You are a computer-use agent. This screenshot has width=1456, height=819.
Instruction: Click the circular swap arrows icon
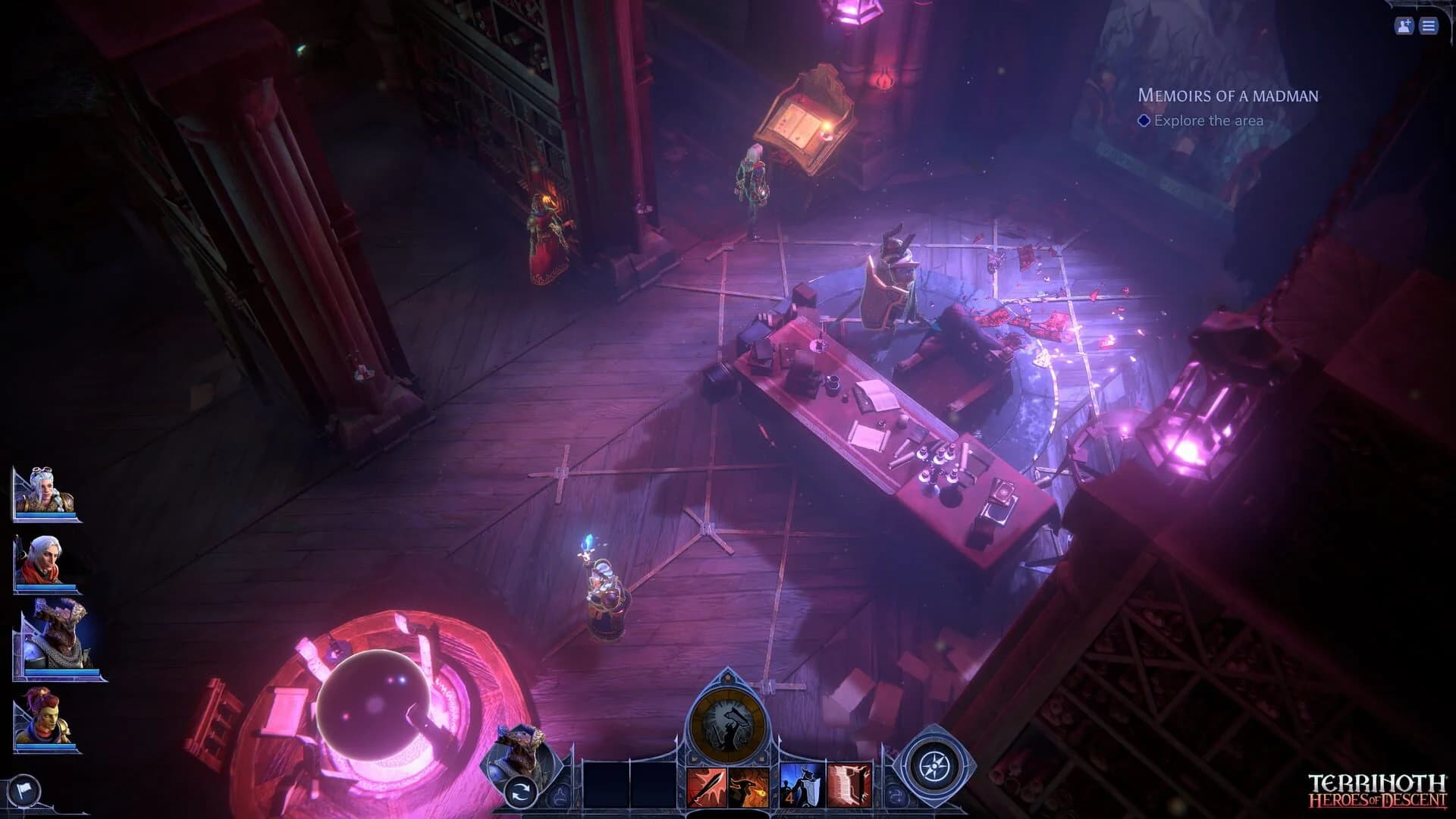tap(519, 790)
